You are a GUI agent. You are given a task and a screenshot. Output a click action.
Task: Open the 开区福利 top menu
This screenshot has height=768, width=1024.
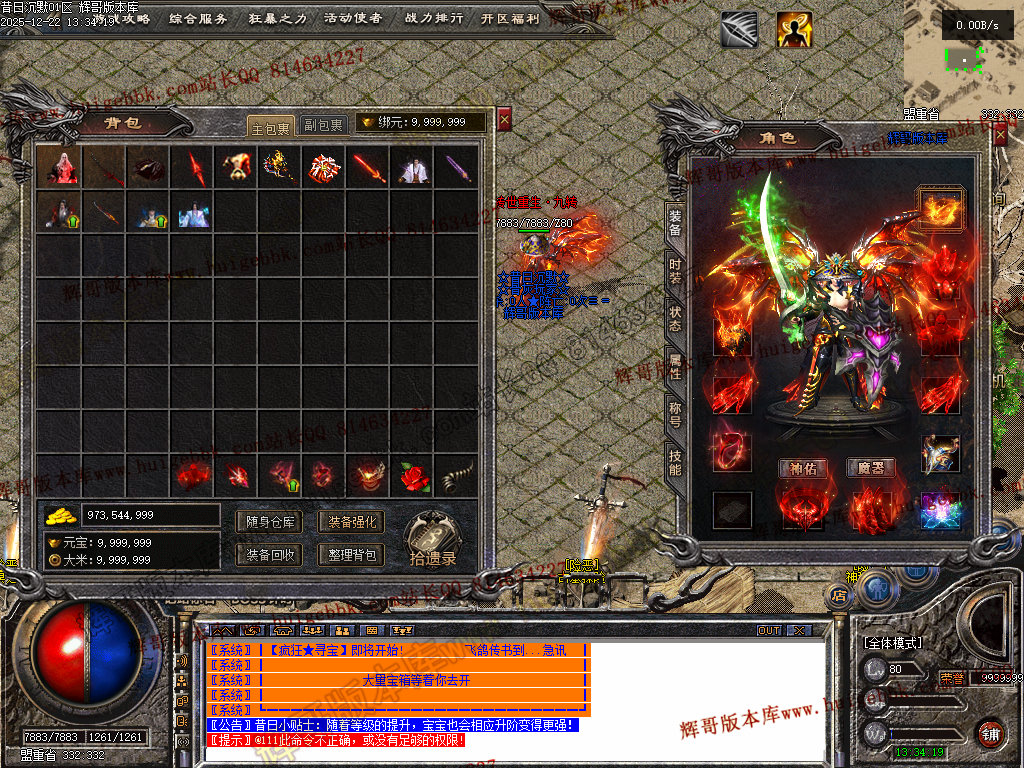[x=509, y=18]
